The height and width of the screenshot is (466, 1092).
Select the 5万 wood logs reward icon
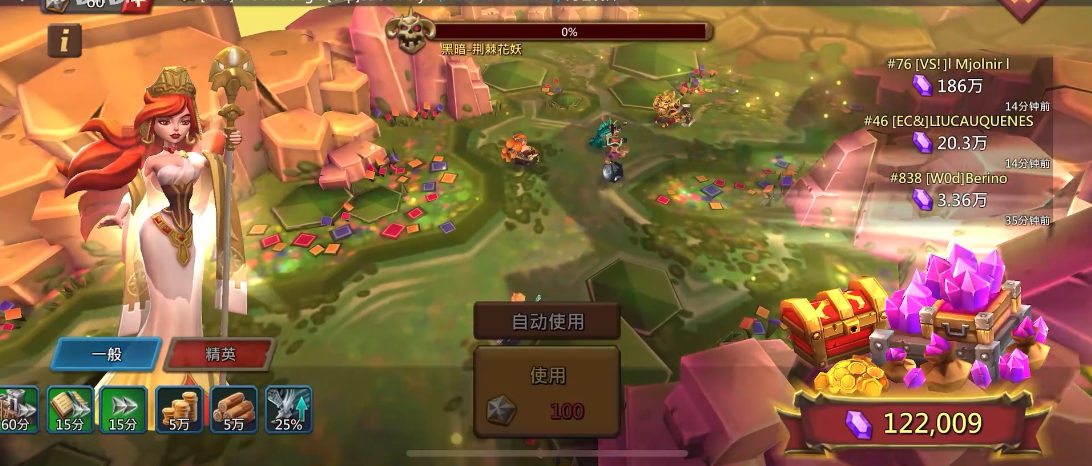[234, 410]
